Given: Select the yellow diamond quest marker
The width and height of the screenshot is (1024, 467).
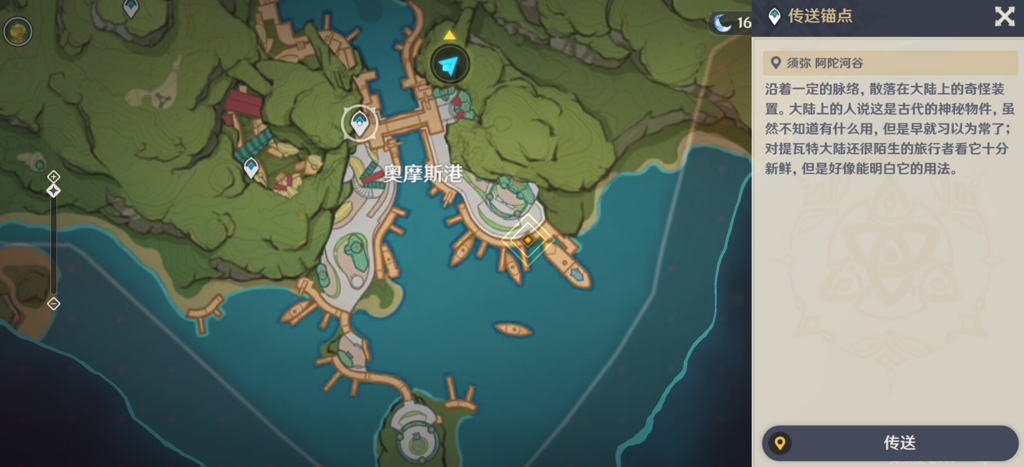Looking at the screenshot, I should [x=527, y=240].
